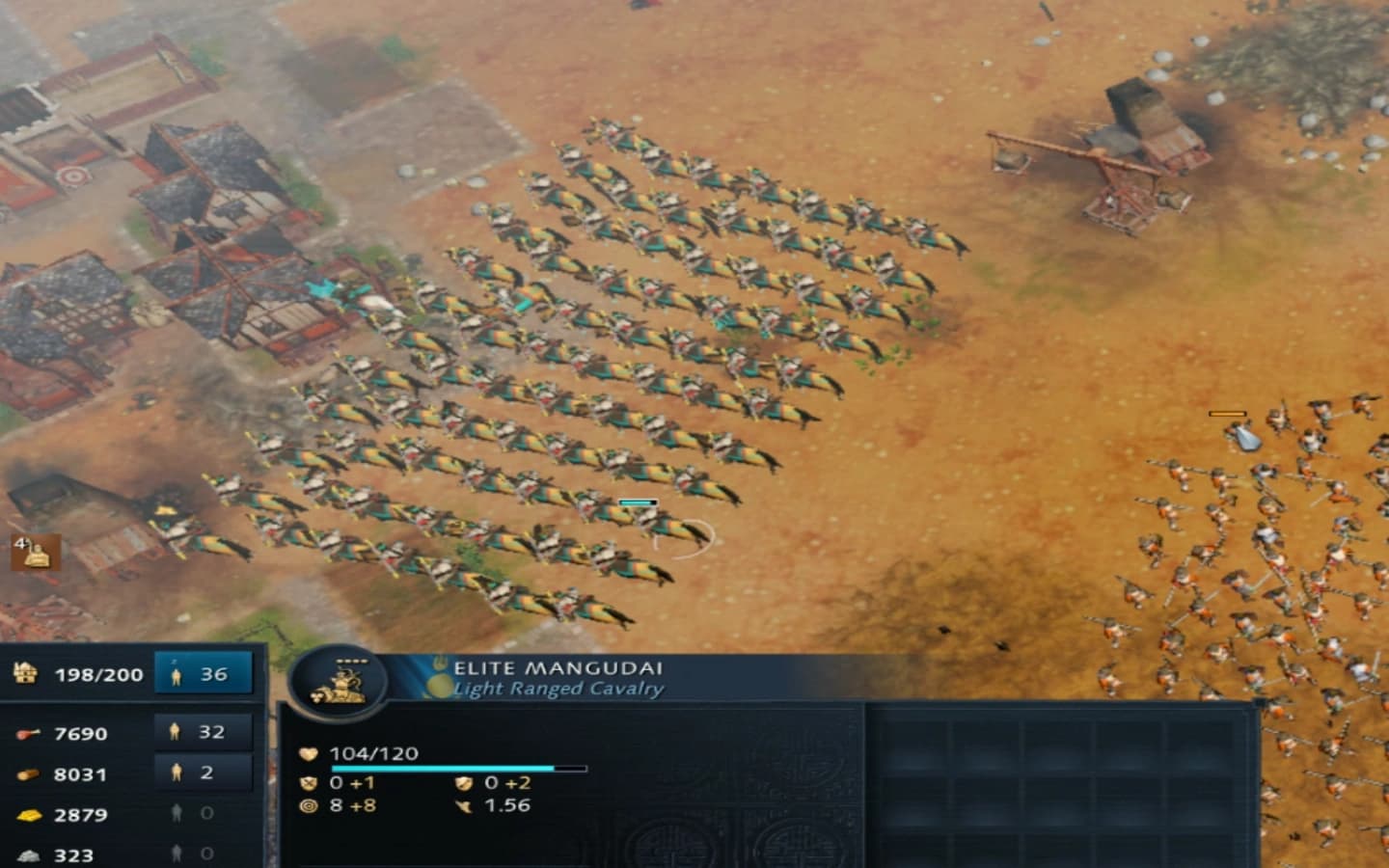Image resolution: width=1389 pixels, height=868 pixels.
Task: Click the gold resource icon
Action: (x=28, y=813)
